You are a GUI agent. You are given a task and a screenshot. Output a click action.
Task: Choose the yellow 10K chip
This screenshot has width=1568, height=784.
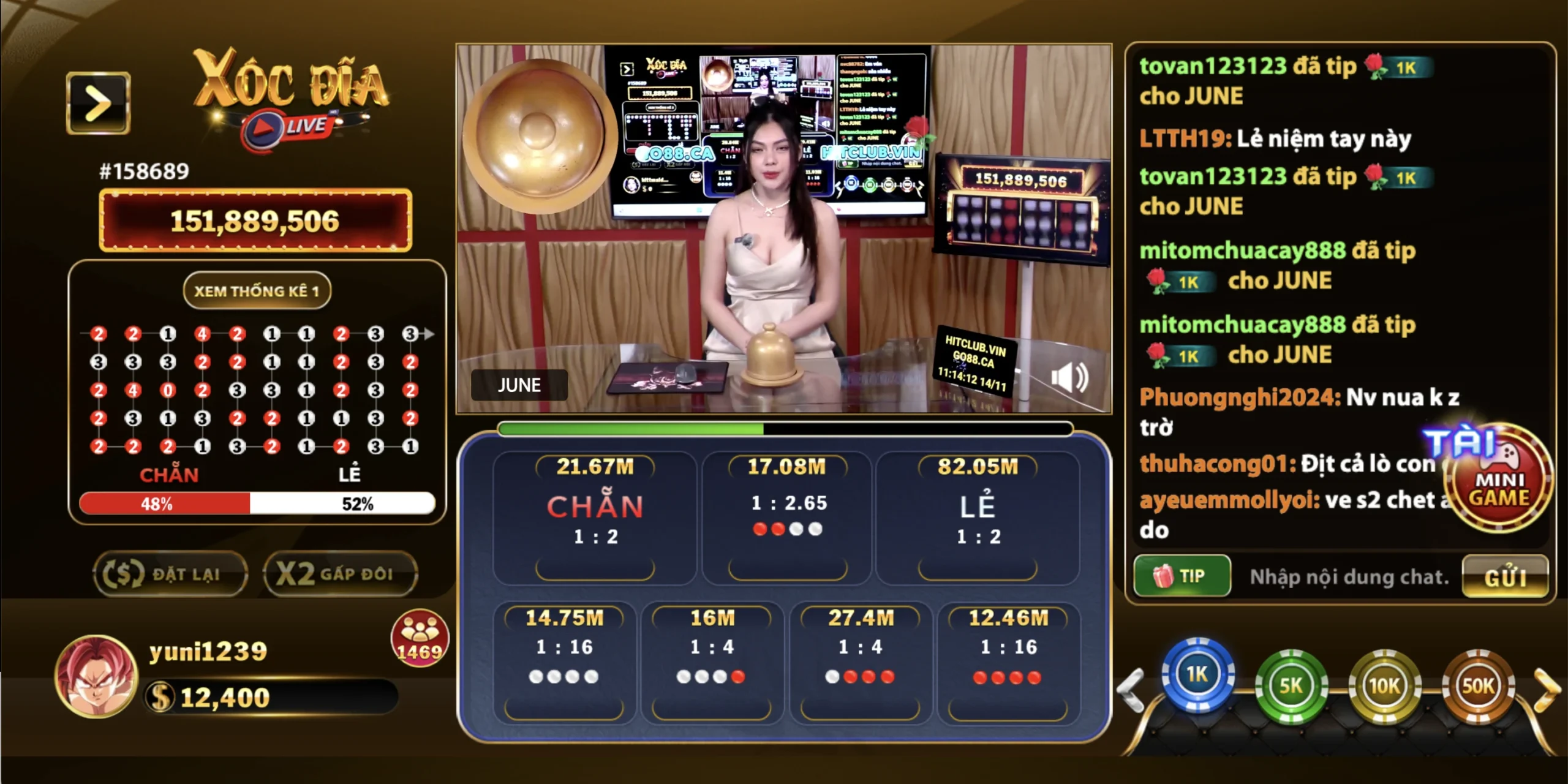1385,685
